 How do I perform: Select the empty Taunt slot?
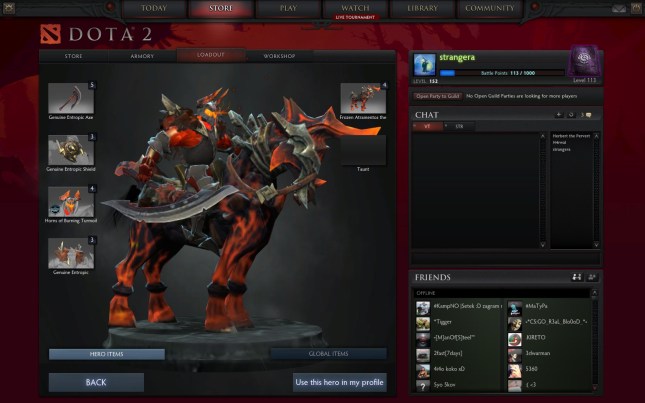click(363, 150)
